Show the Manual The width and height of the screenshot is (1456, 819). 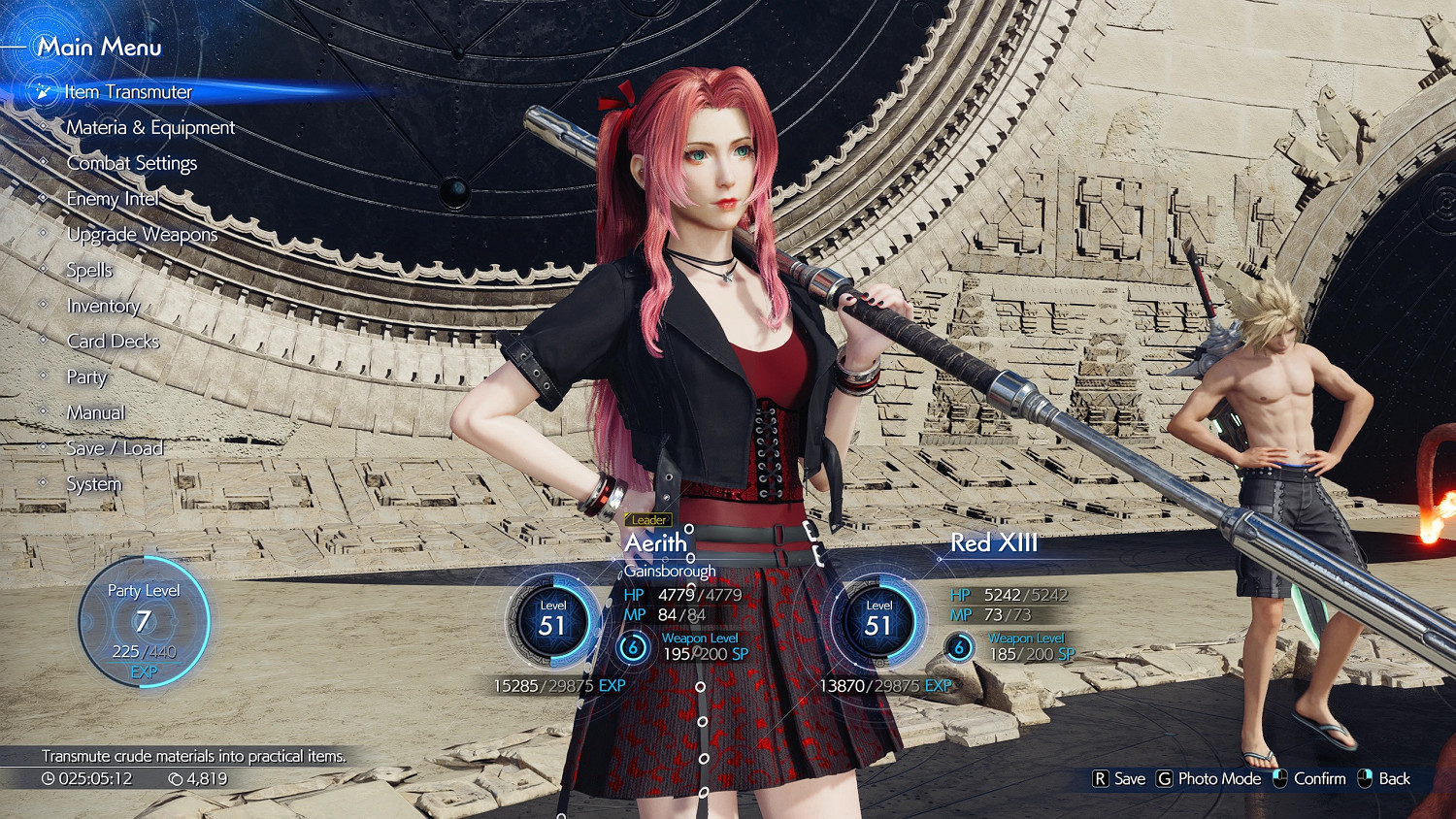[x=95, y=413]
